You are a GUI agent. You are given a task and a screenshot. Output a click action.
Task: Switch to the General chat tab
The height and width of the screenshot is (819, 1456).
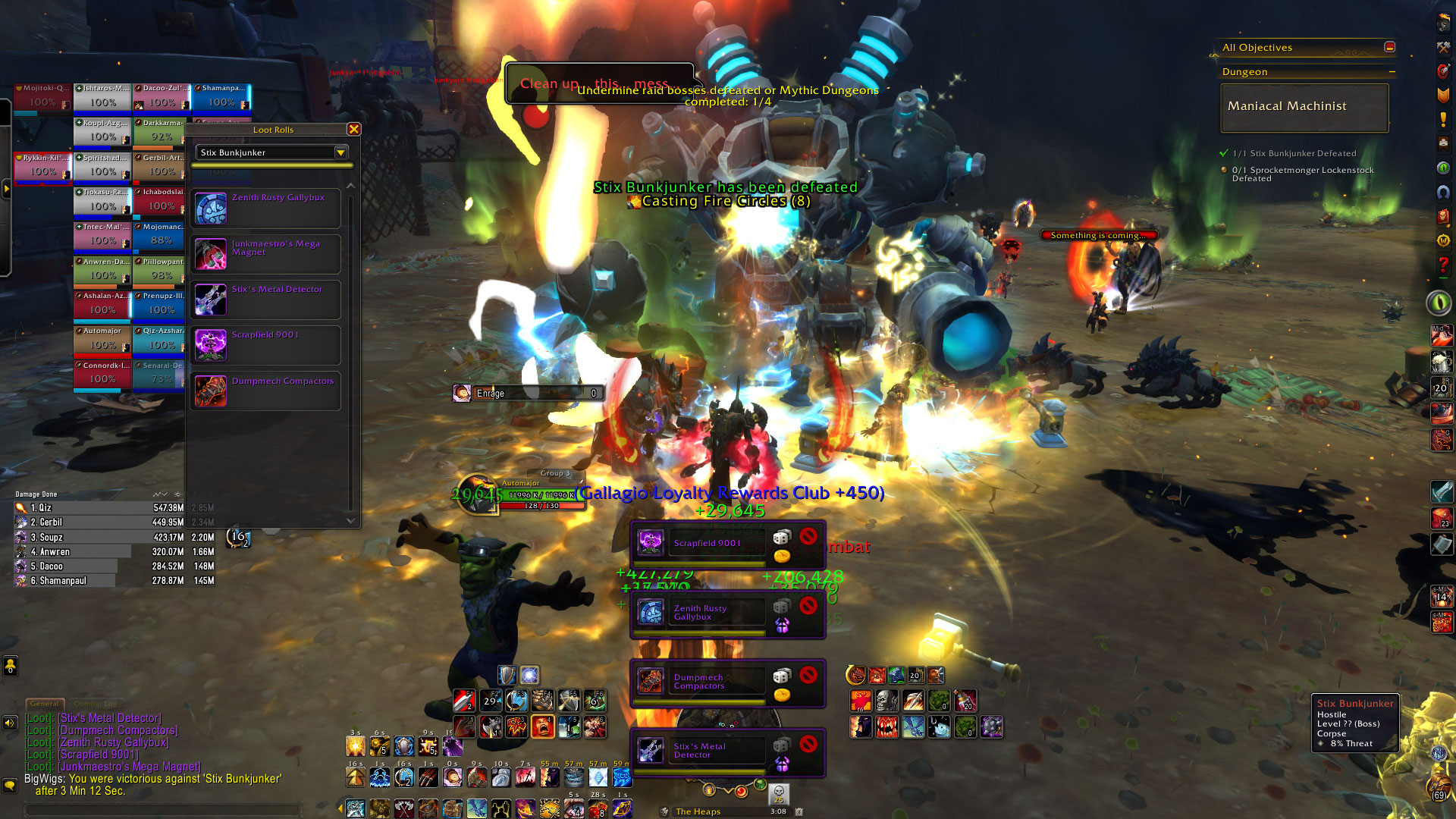pos(45,704)
